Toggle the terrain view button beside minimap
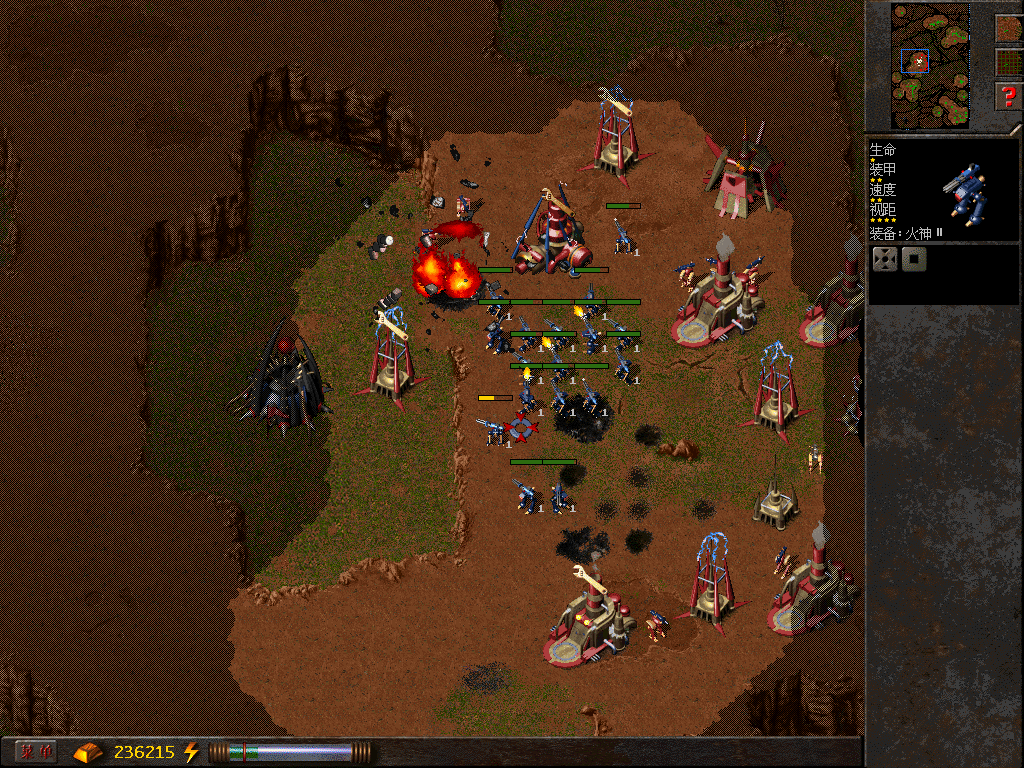The height and width of the screenshot is (768, 1024). (x=1008, y=28)
